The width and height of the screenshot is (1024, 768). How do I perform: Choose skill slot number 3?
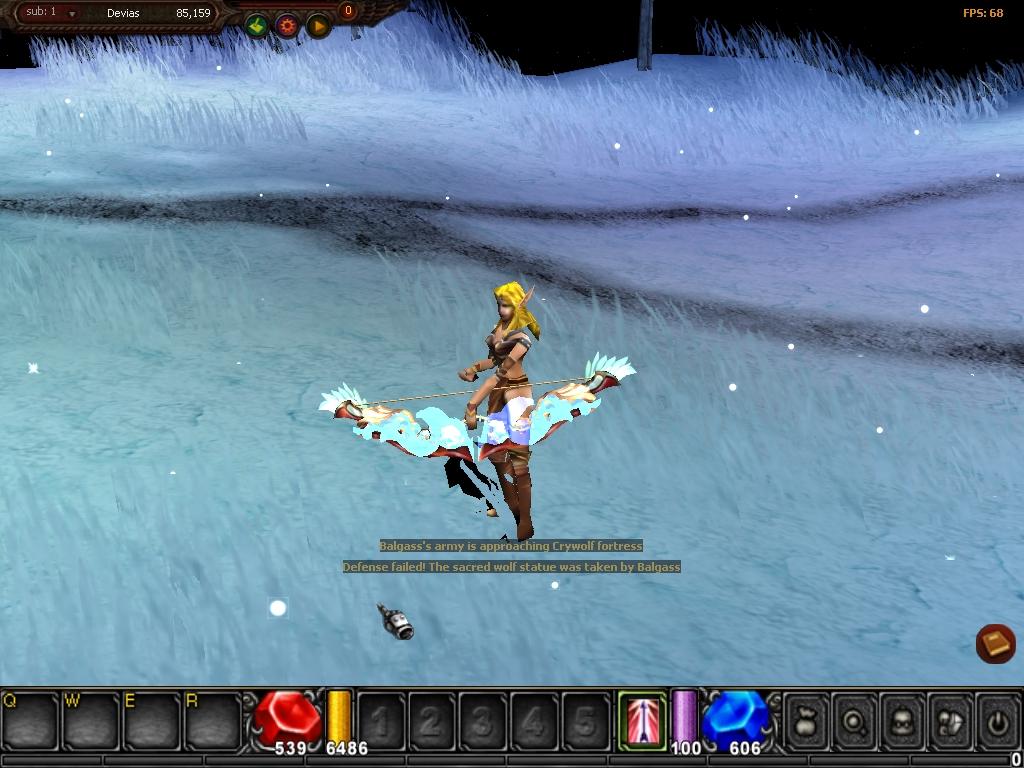[483, 720]
